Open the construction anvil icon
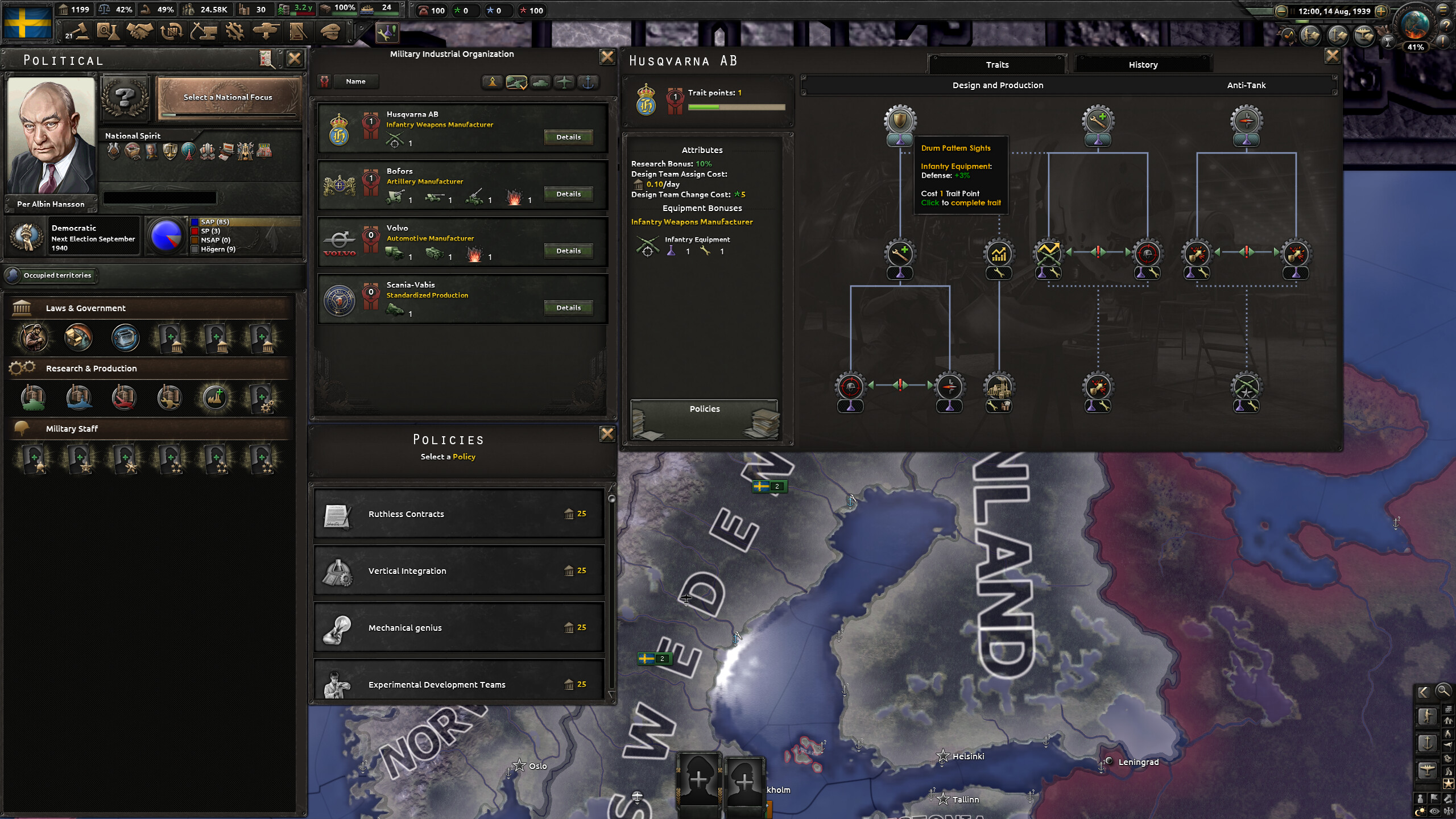 point(204,32)
